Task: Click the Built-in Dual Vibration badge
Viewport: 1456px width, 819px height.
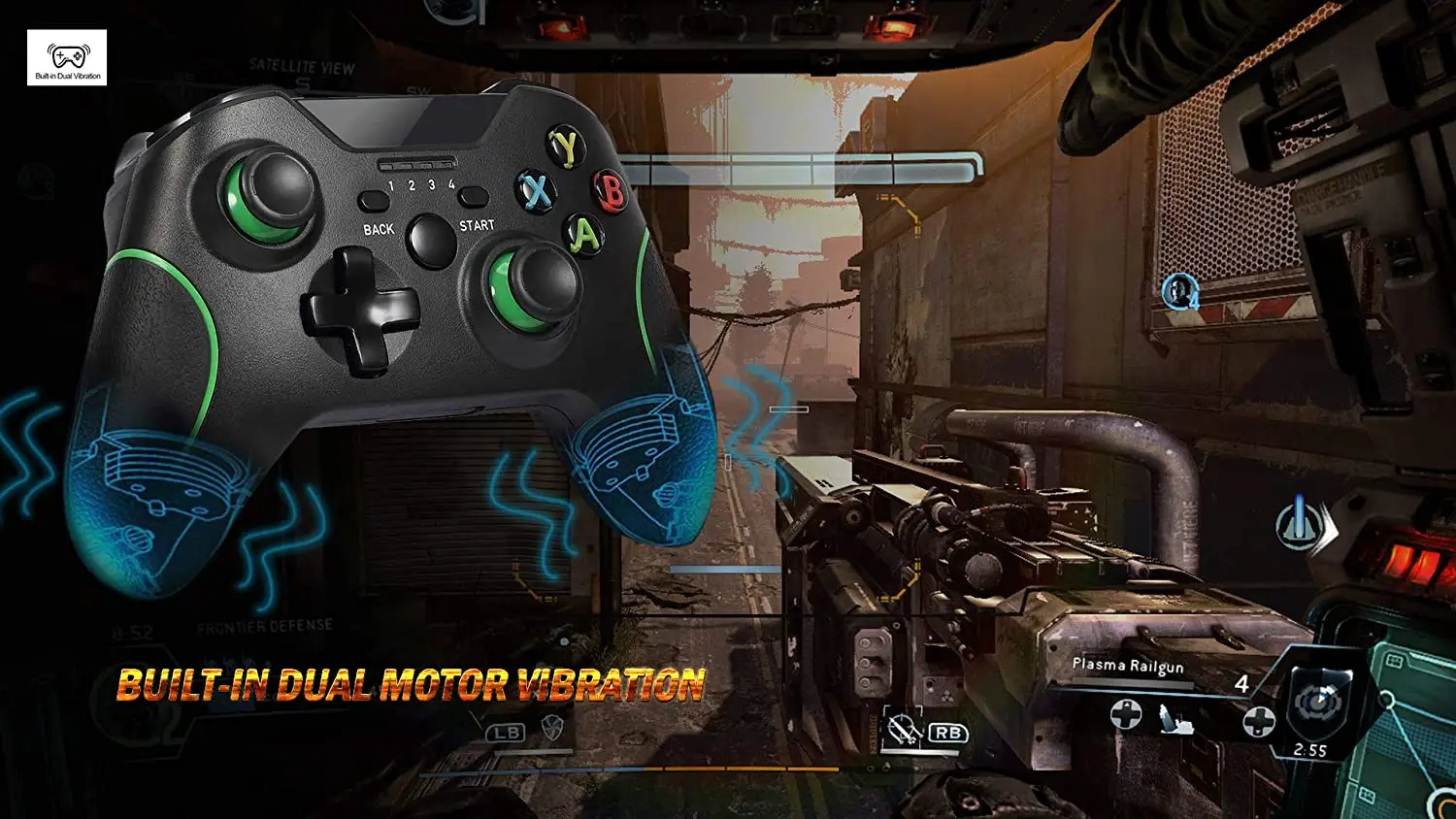Action: [67, 58]
